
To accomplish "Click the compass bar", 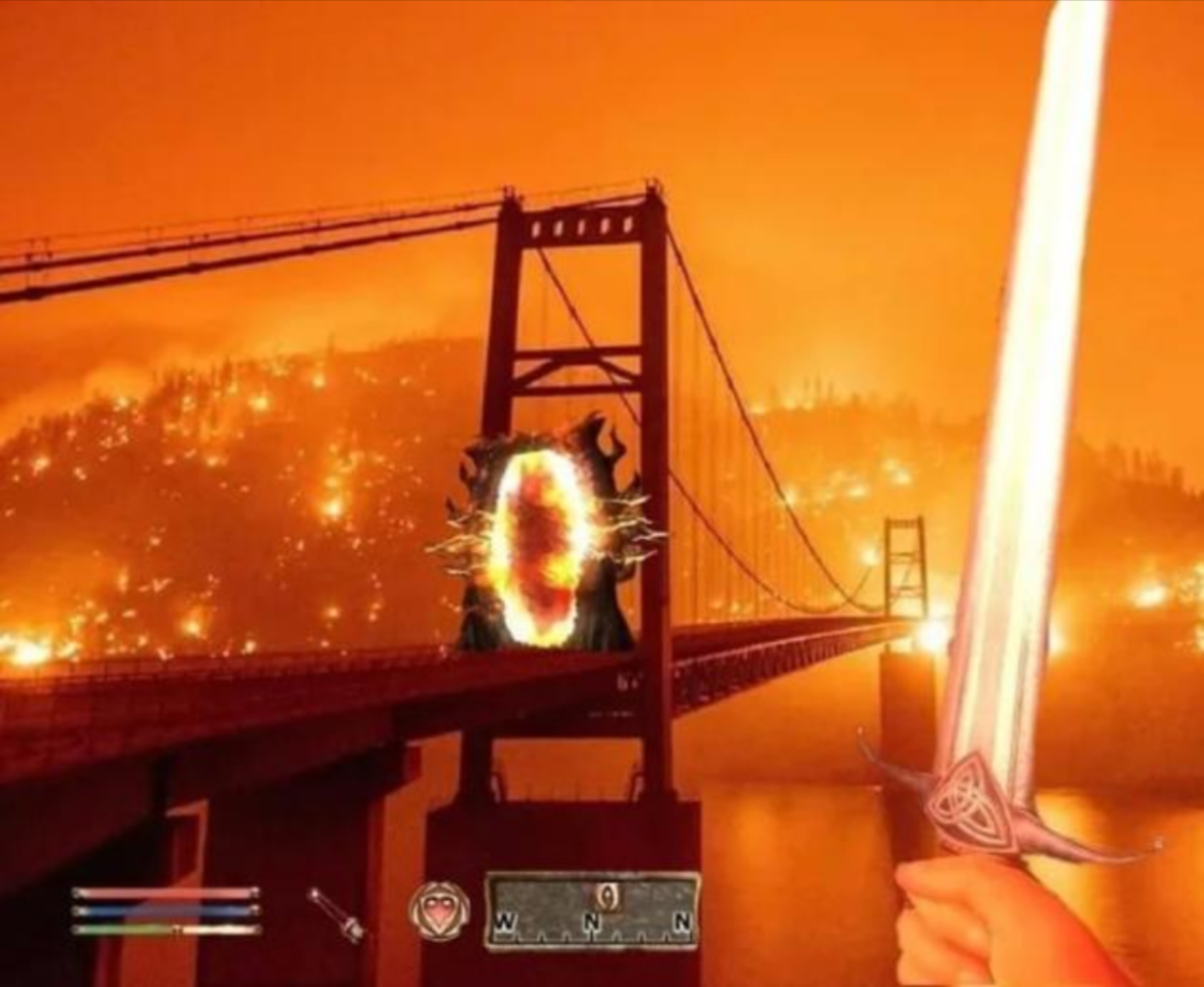I will coord(593,911).
